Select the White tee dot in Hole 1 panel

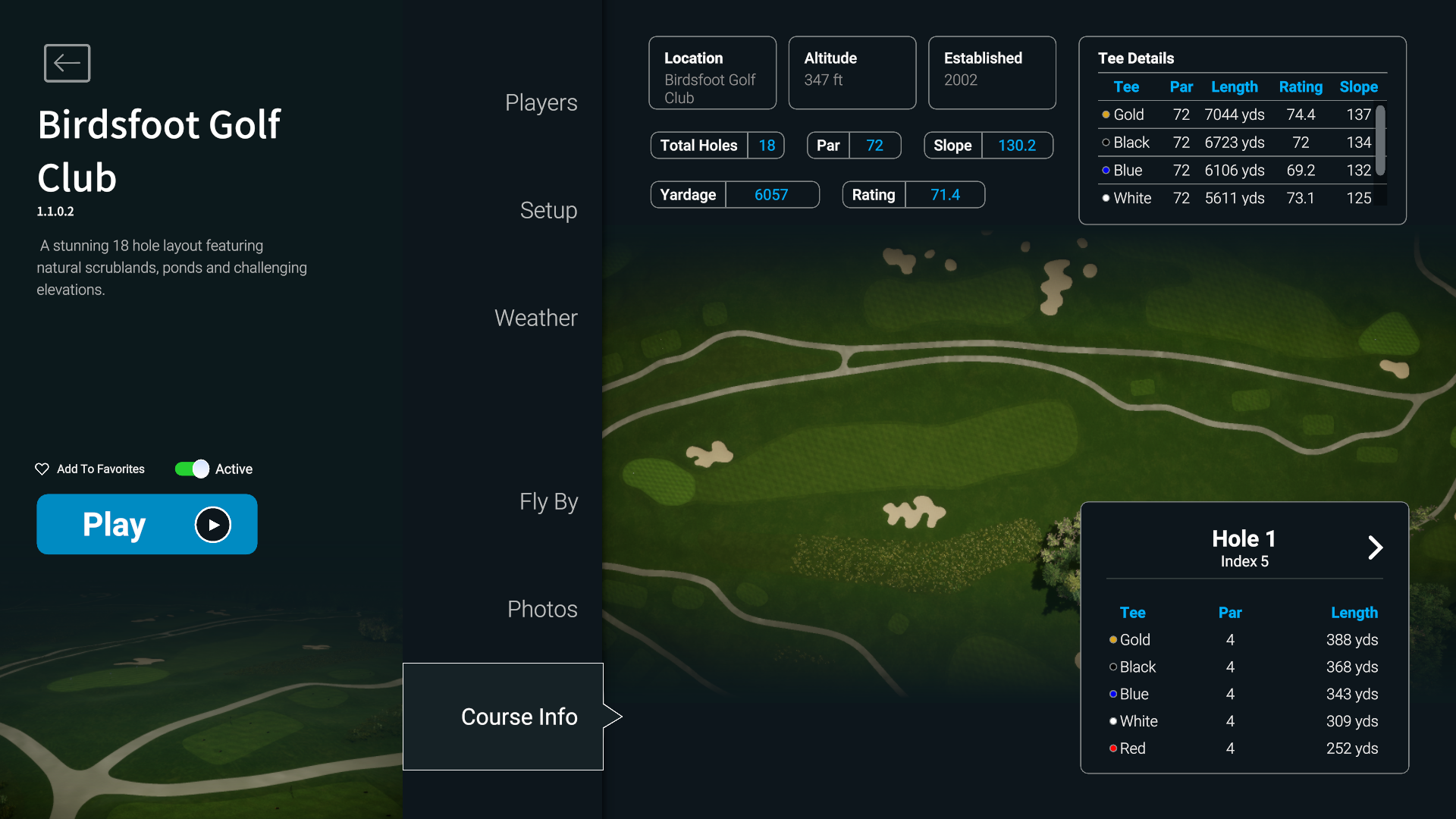click(1112, 721)
